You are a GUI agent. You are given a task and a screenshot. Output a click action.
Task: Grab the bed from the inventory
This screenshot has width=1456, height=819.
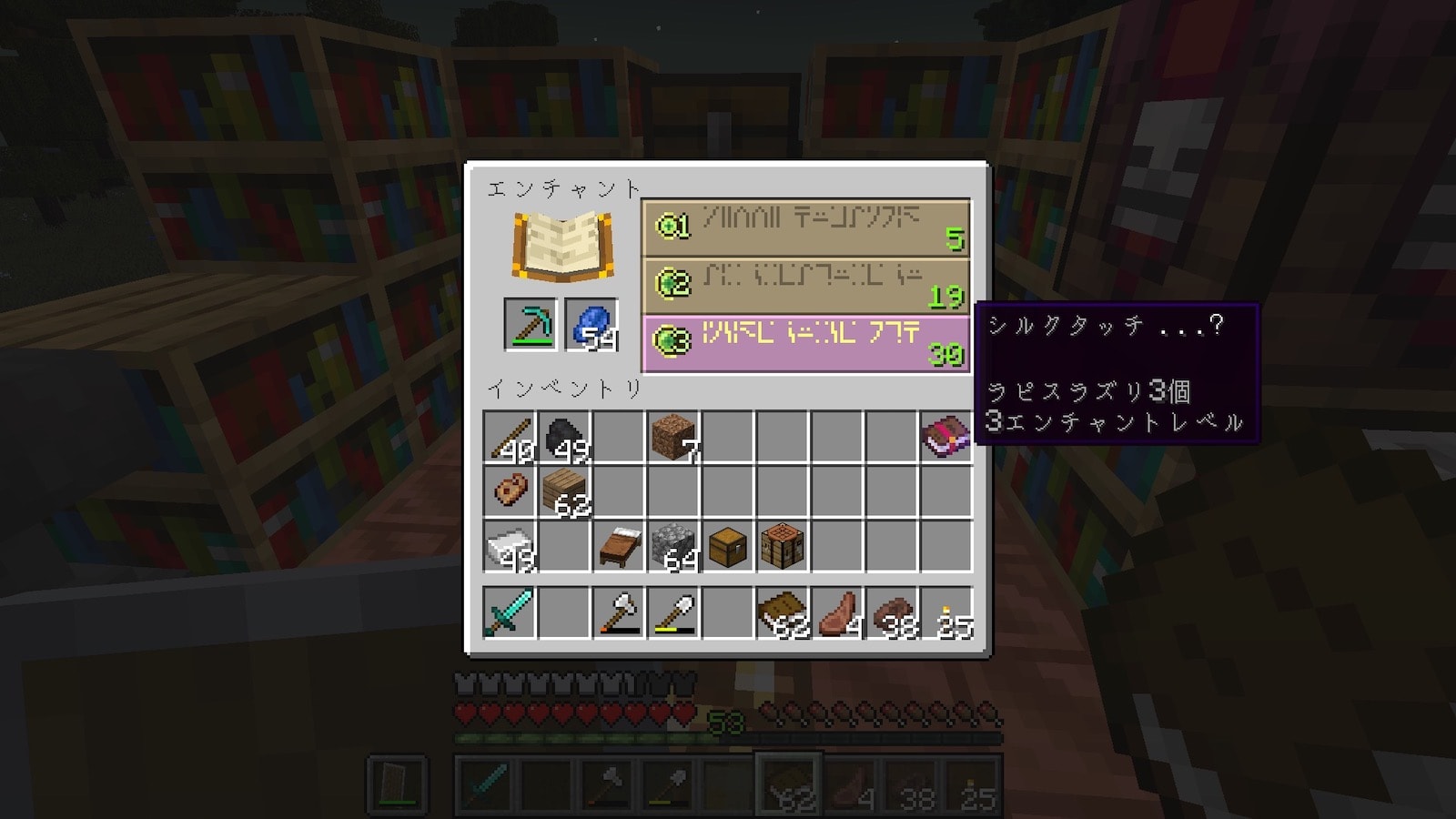point(619,546)
